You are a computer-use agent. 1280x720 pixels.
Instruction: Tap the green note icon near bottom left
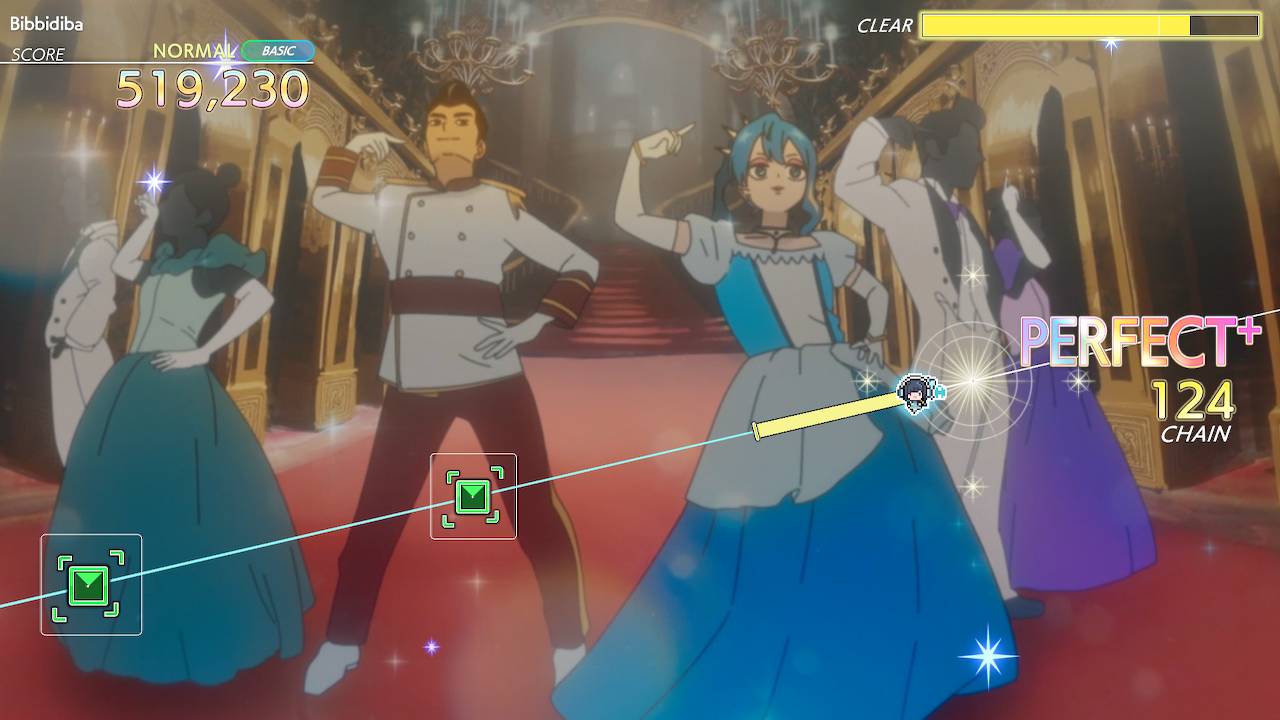[90, 585]
